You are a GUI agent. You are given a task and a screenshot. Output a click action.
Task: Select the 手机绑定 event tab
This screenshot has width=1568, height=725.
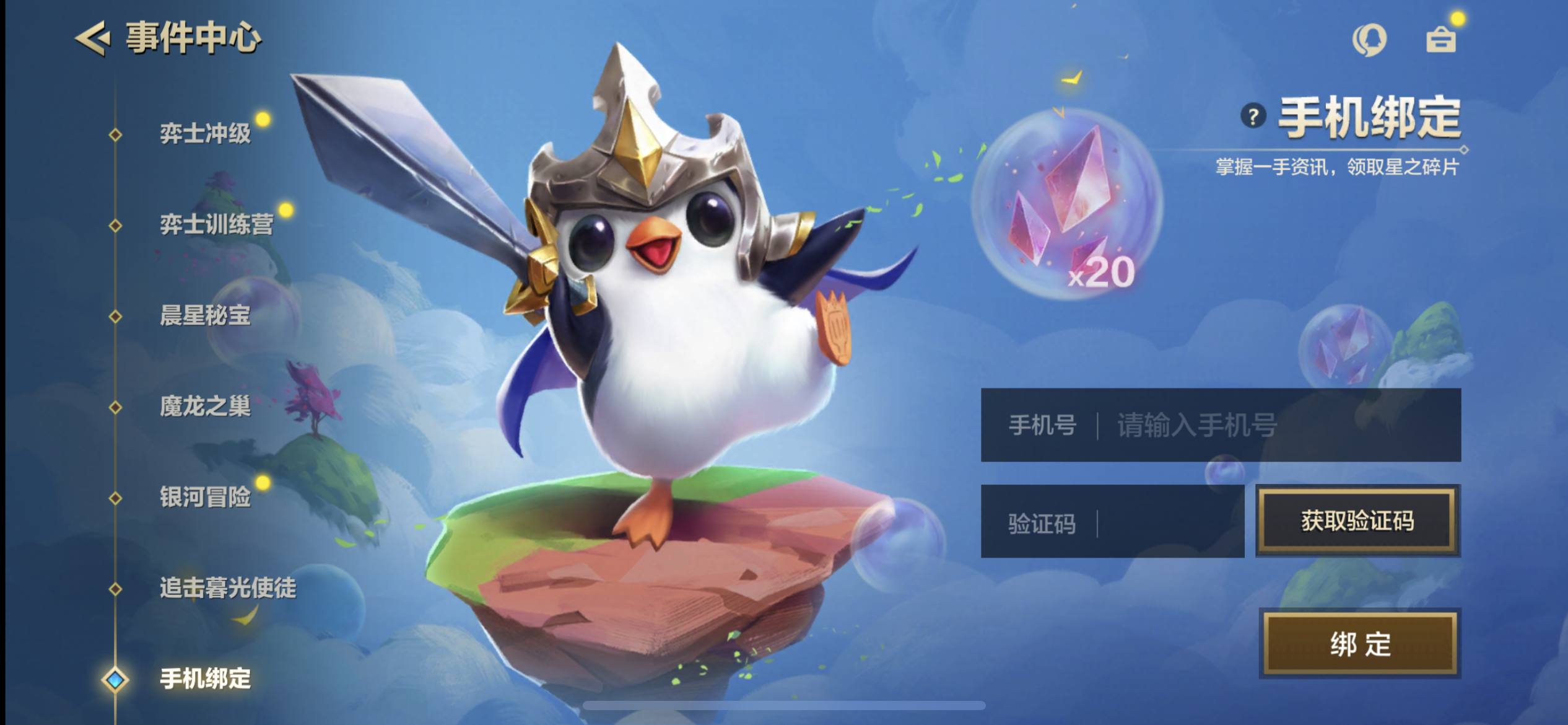click(205, 679)
